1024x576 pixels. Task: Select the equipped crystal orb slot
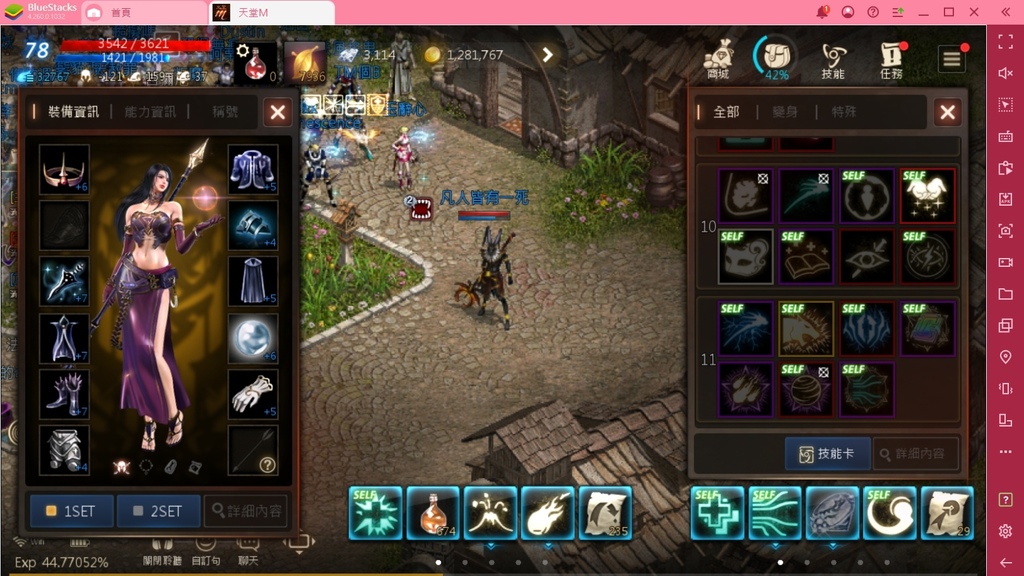[x=253, y=338]
